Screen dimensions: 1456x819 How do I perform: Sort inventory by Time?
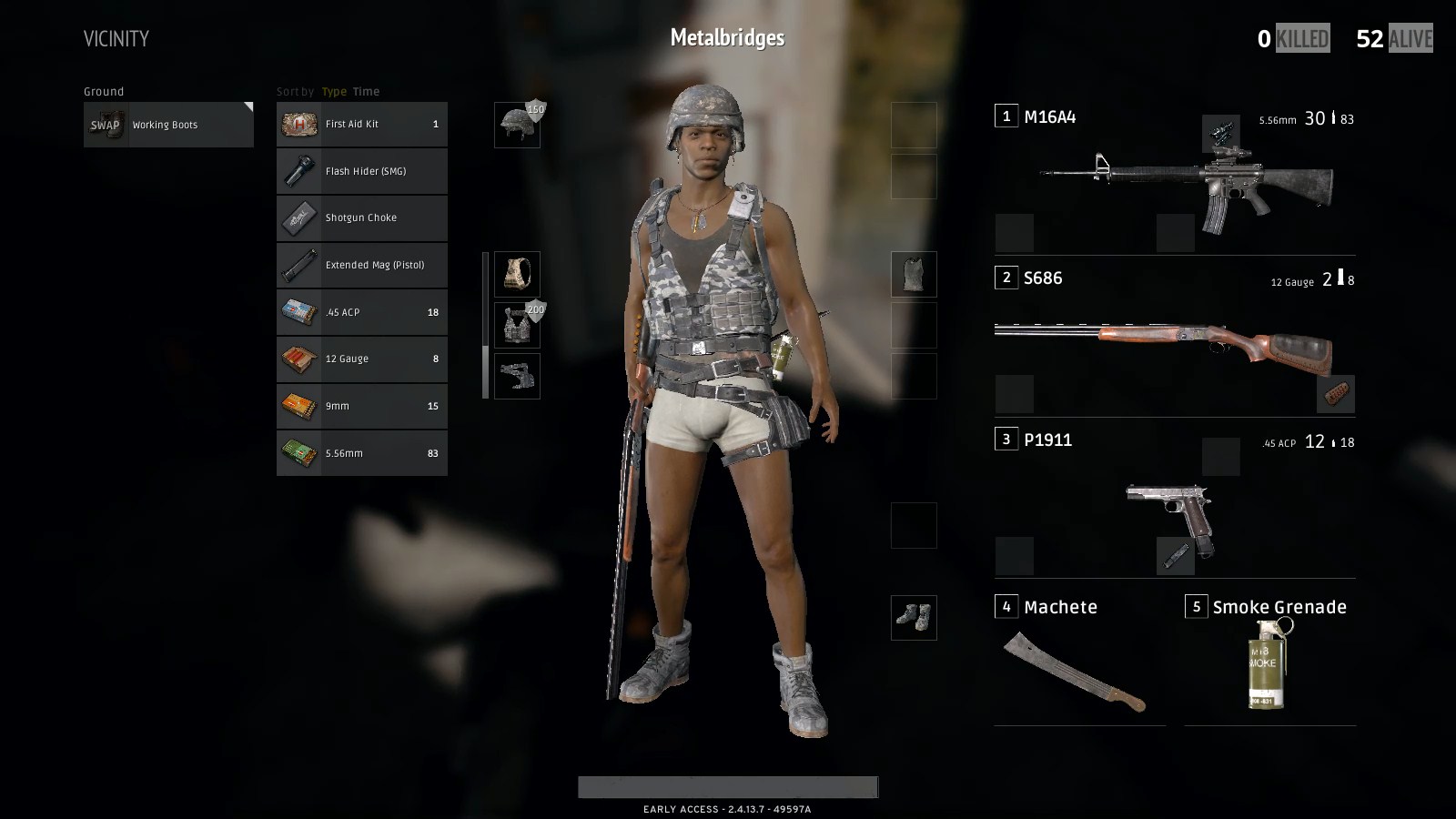366,92
